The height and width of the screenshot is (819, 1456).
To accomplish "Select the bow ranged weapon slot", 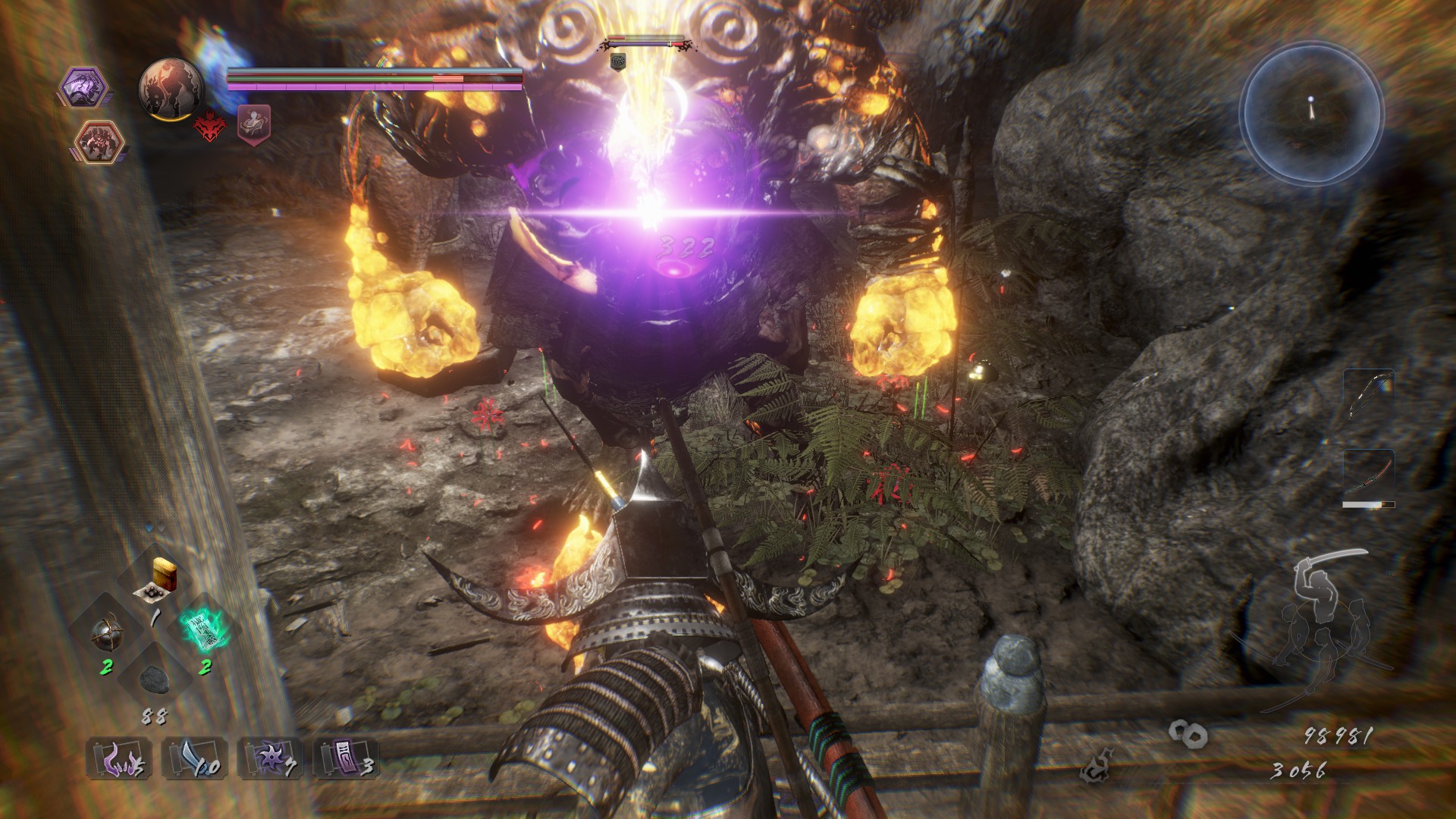I will click(1369, 394).
